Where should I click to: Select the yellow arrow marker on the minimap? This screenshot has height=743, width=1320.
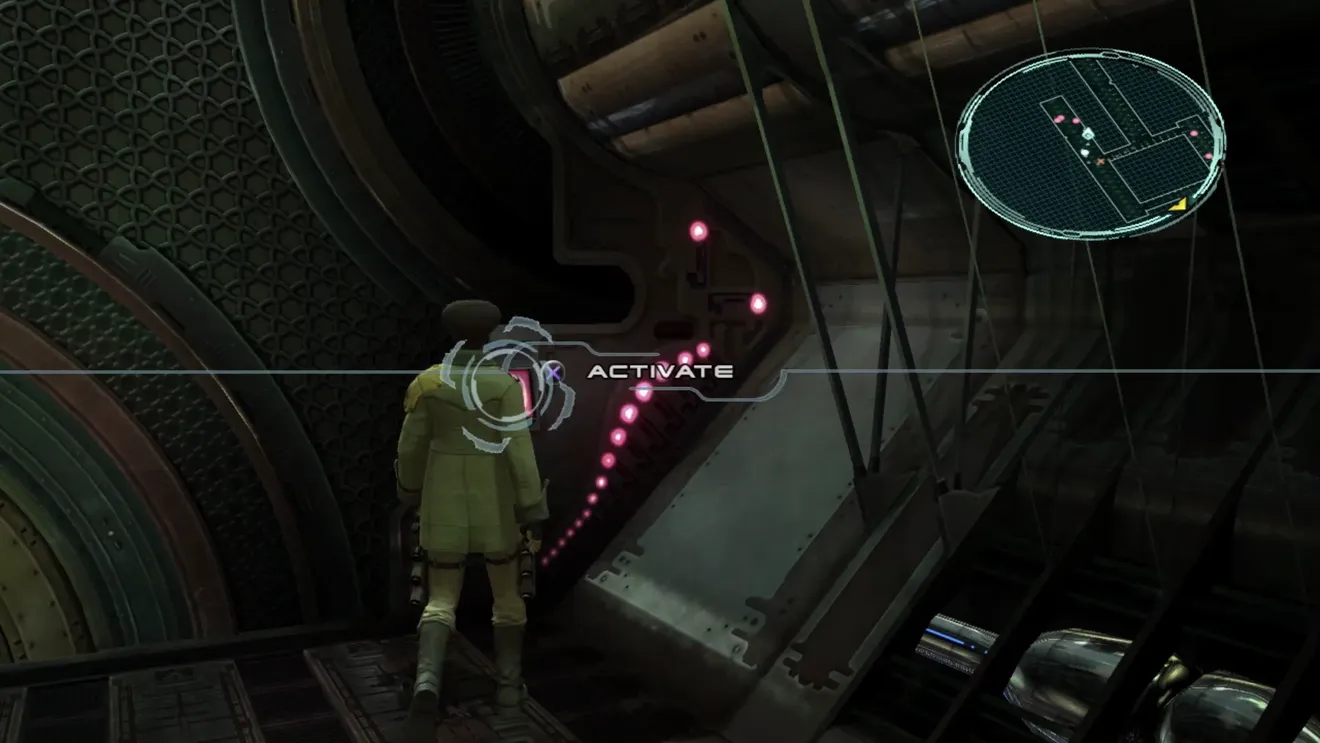(1180, 204)
